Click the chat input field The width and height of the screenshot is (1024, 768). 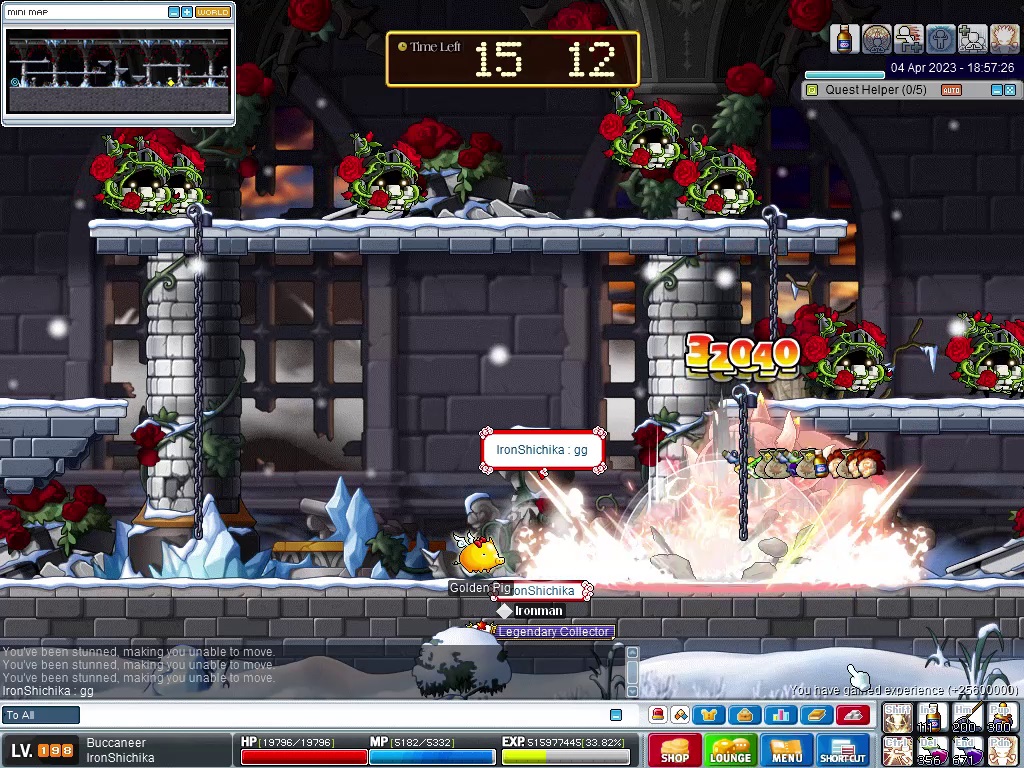coord(340,715)
